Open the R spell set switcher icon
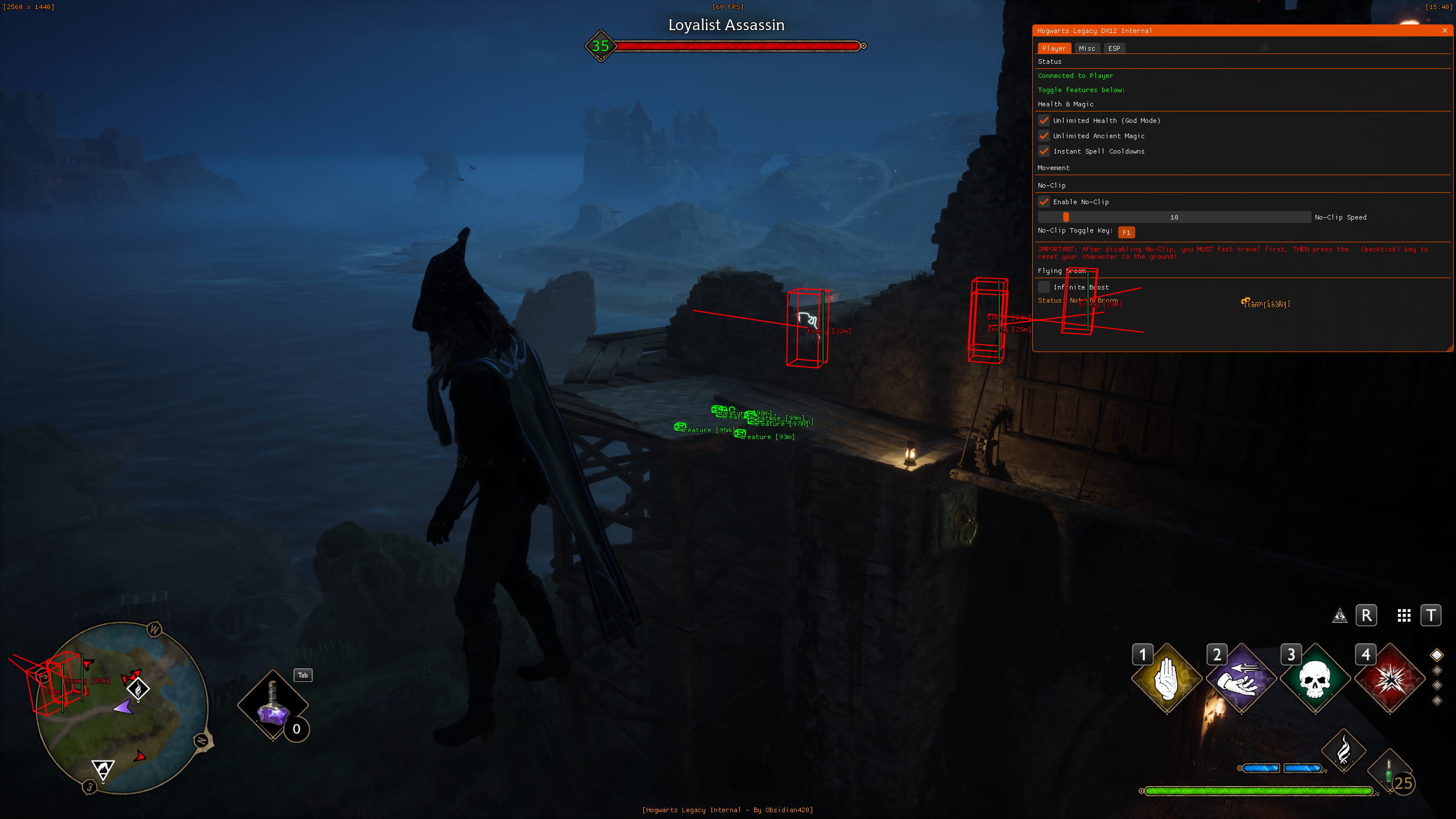This screenshot has height=819, width=1456. coord(1367,615)
